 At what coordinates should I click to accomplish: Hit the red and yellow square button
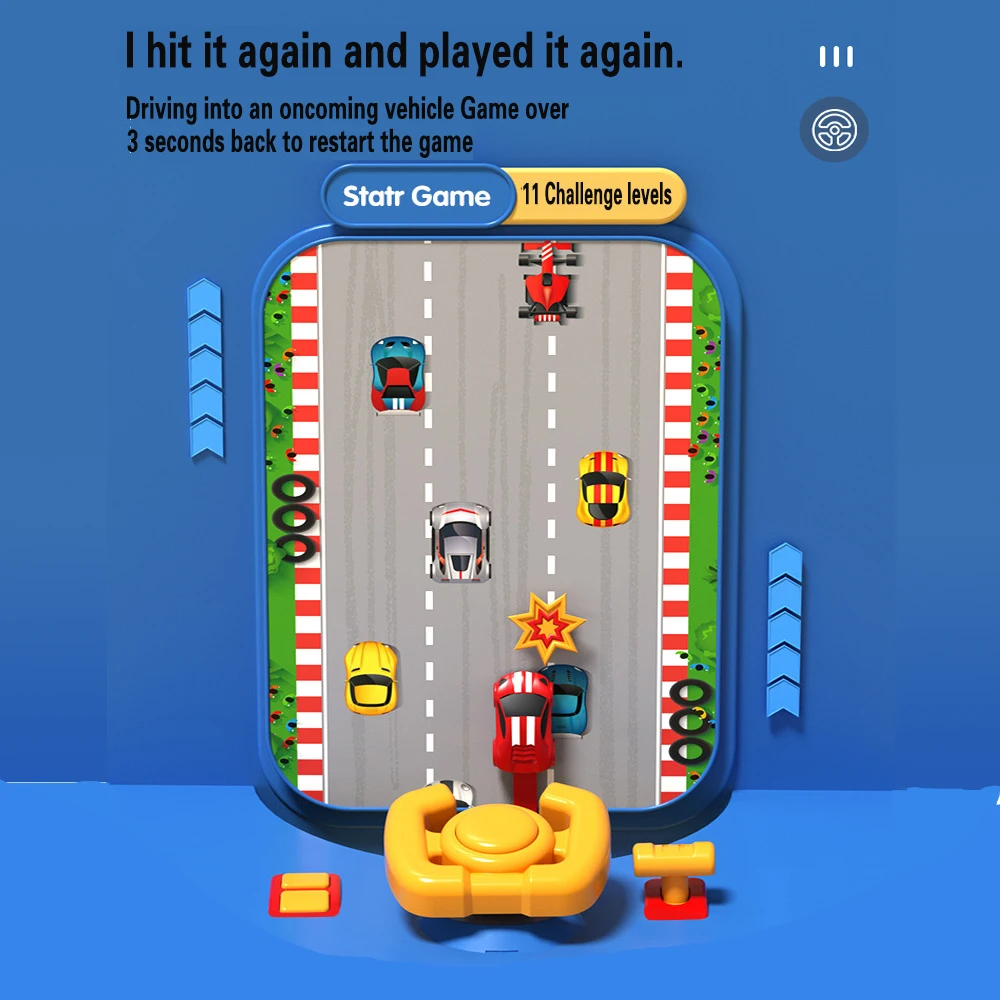305,894
